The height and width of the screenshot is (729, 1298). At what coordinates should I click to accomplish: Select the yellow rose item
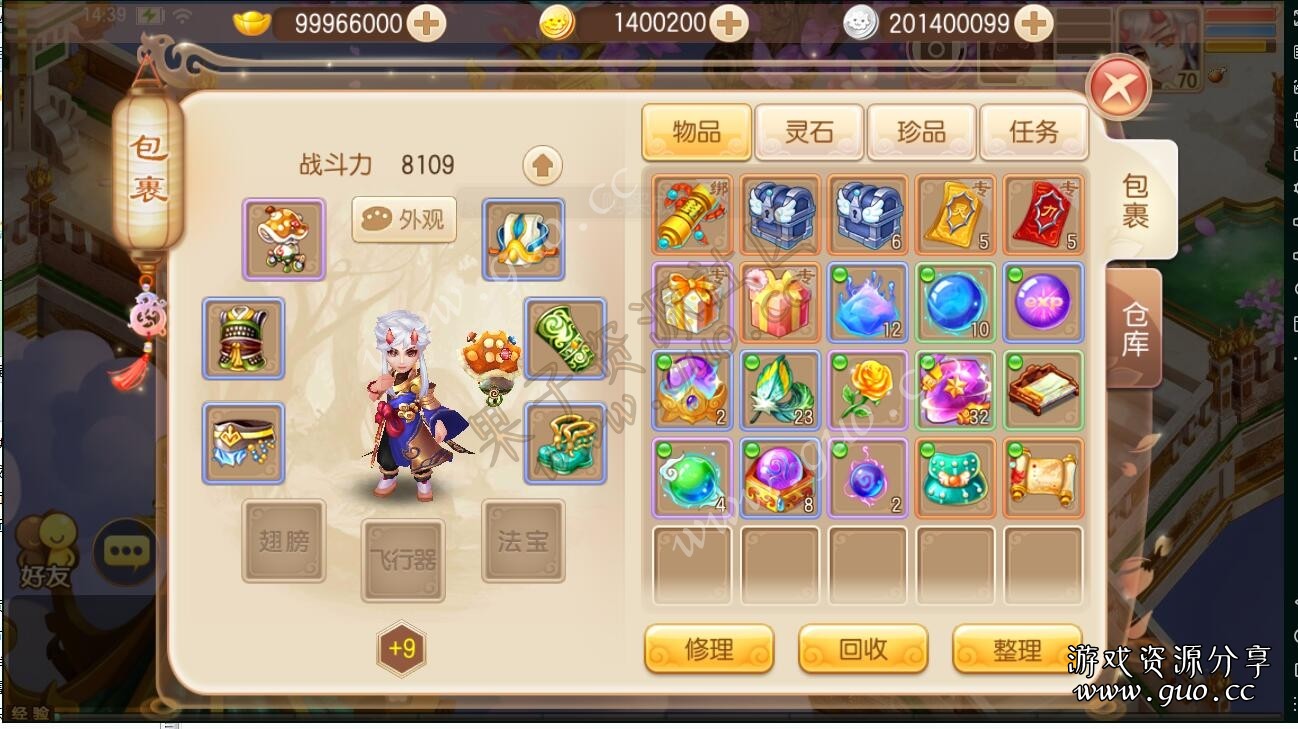868,390
